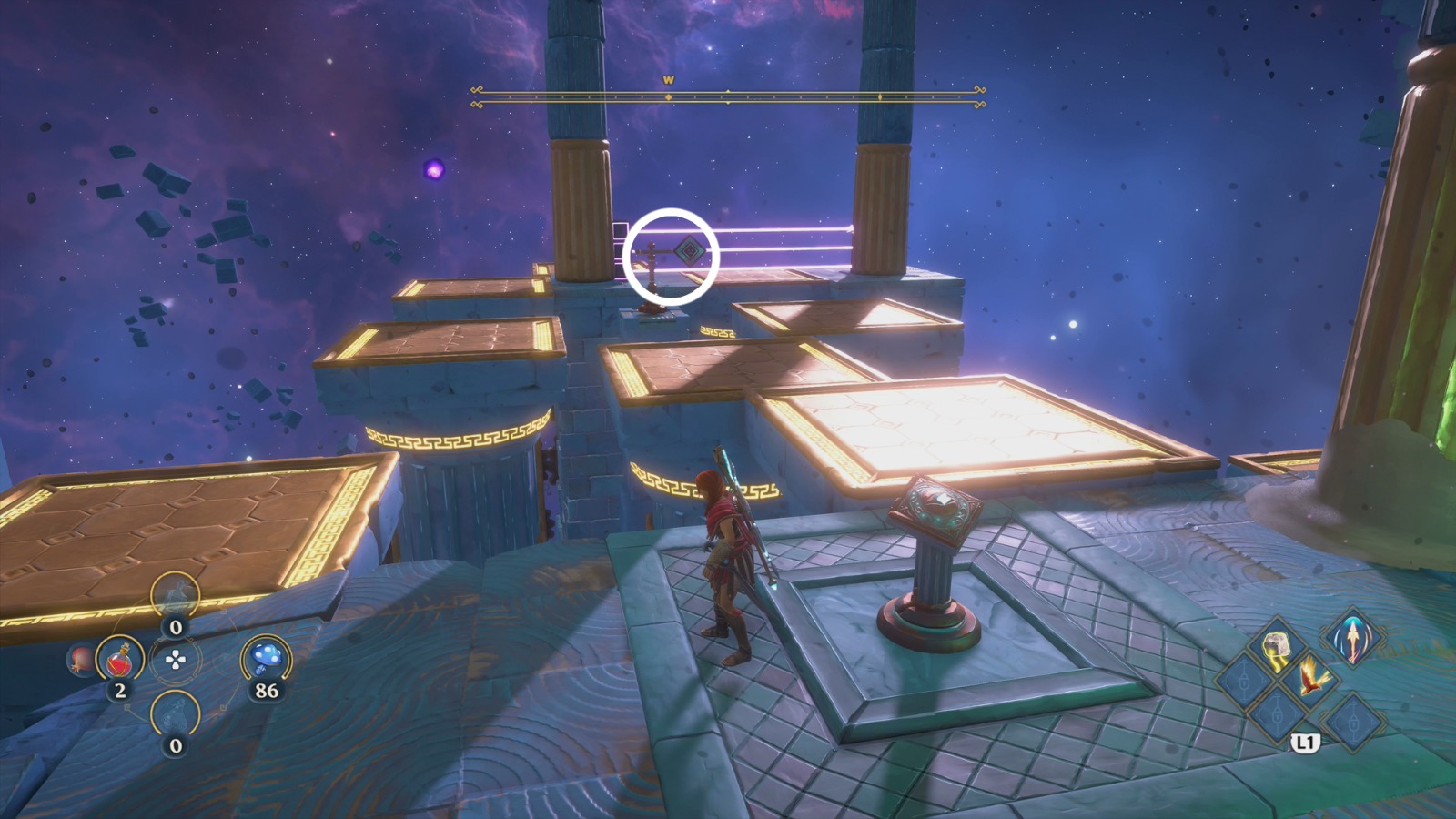Image resolution: width=1456 pixels, height=819 pixels.
Task: Click the D-pad icon in the potion wheel
Action: pyautogui.click(x=175, y=659)
